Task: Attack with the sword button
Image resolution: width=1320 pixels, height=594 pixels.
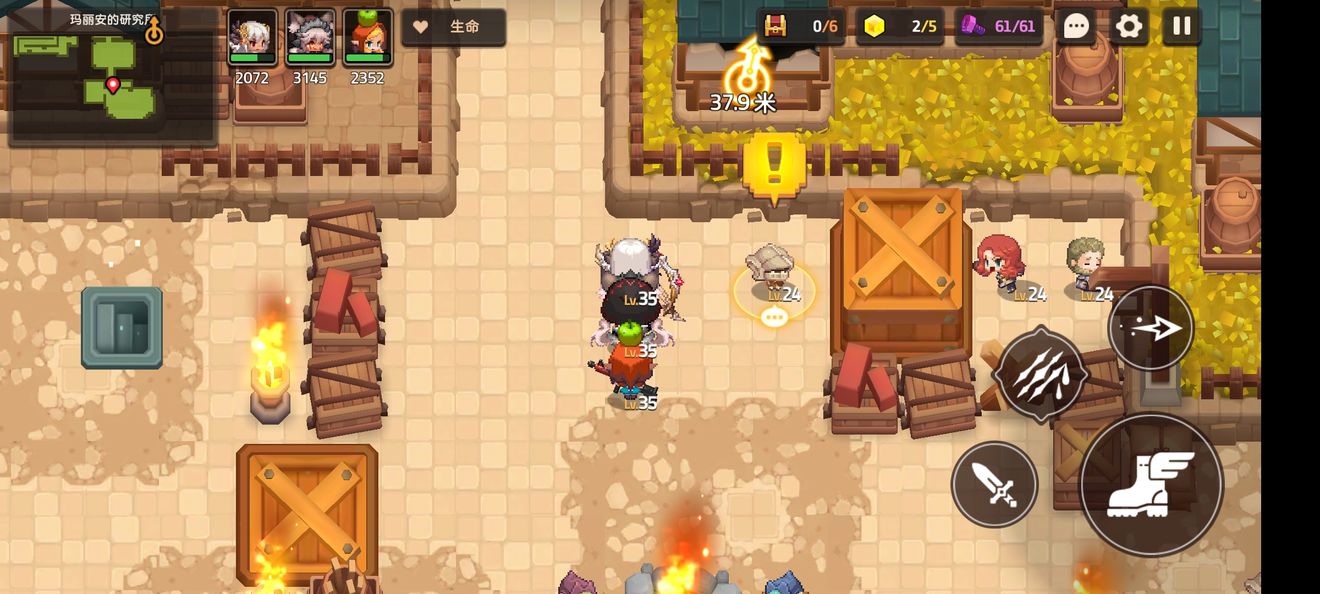Action: (x=994, y=485)
